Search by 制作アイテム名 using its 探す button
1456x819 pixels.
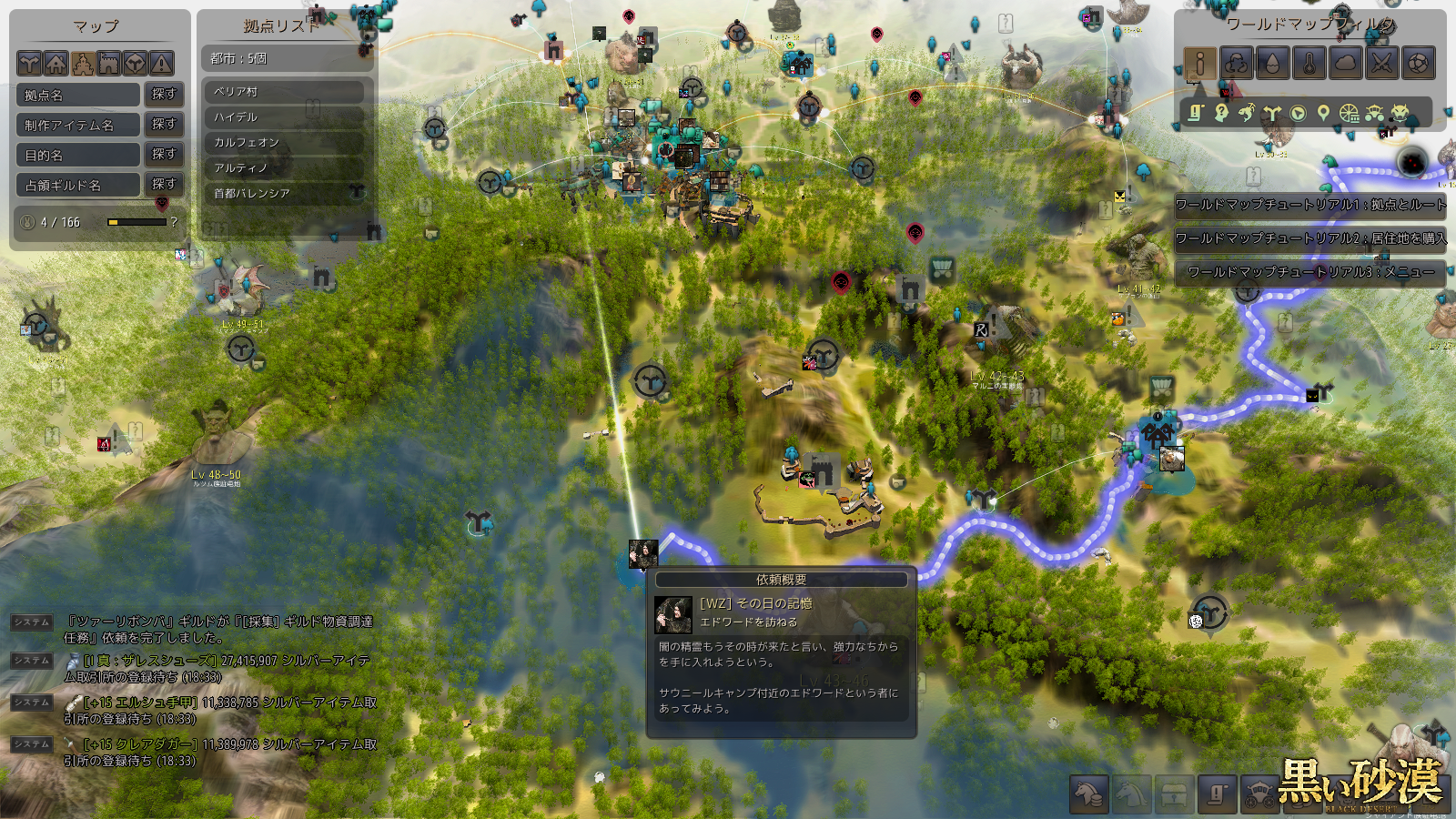coord(164,124)
